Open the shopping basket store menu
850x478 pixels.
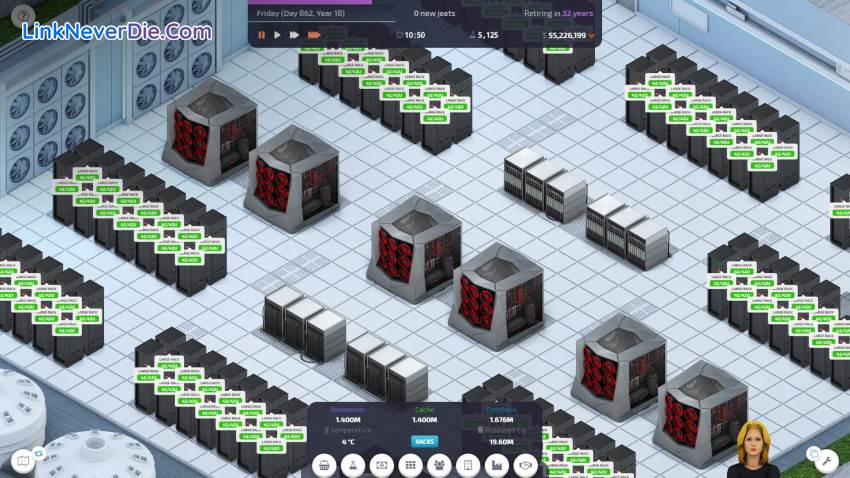click(324, 465)
